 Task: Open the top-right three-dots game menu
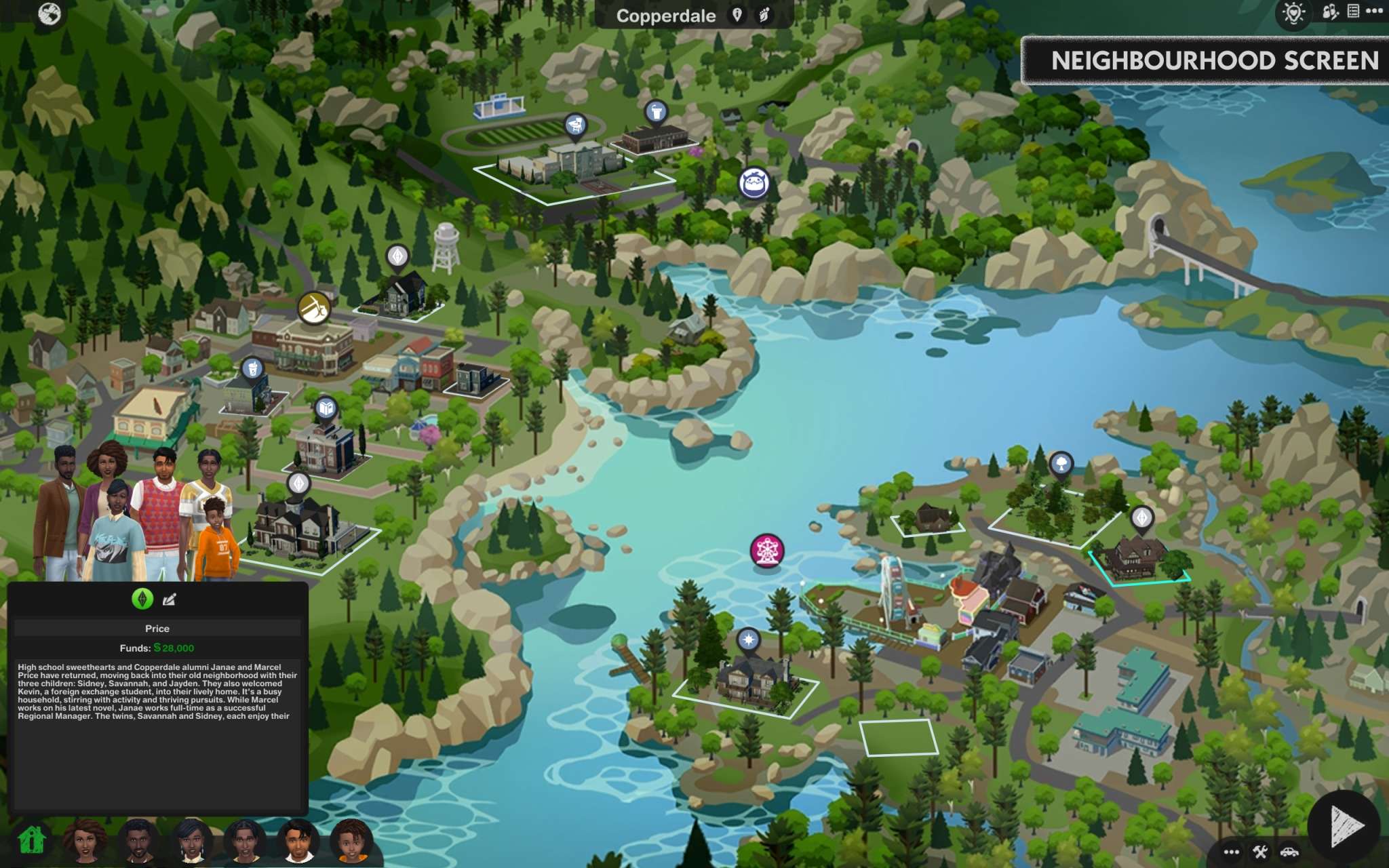click(x=1375, y=11)
